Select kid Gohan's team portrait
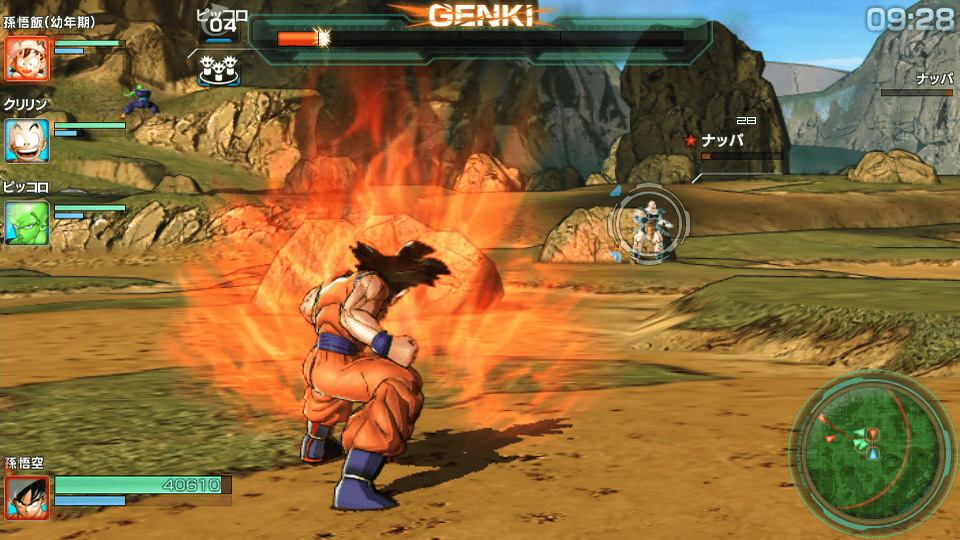The width and height of the screenshot is (960, 540). 27,59
